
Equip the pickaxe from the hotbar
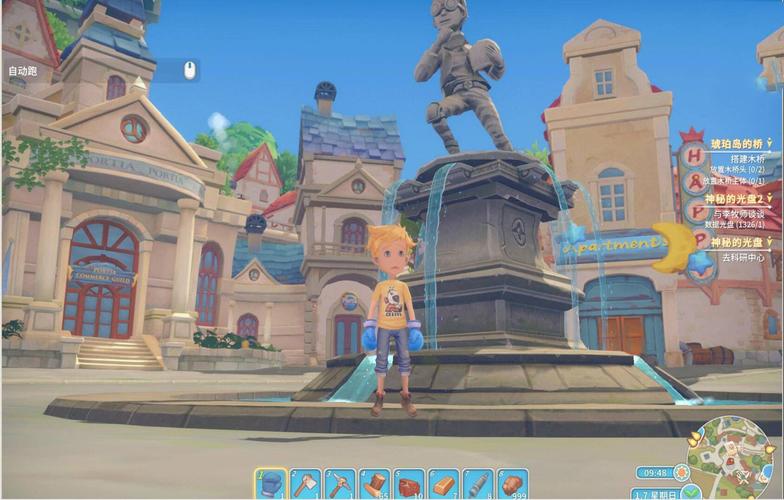[340, 484]
